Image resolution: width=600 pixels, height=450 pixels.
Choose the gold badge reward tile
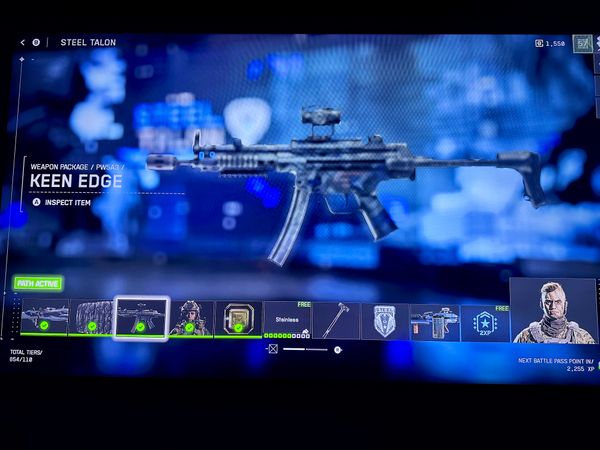pos(238,318)
